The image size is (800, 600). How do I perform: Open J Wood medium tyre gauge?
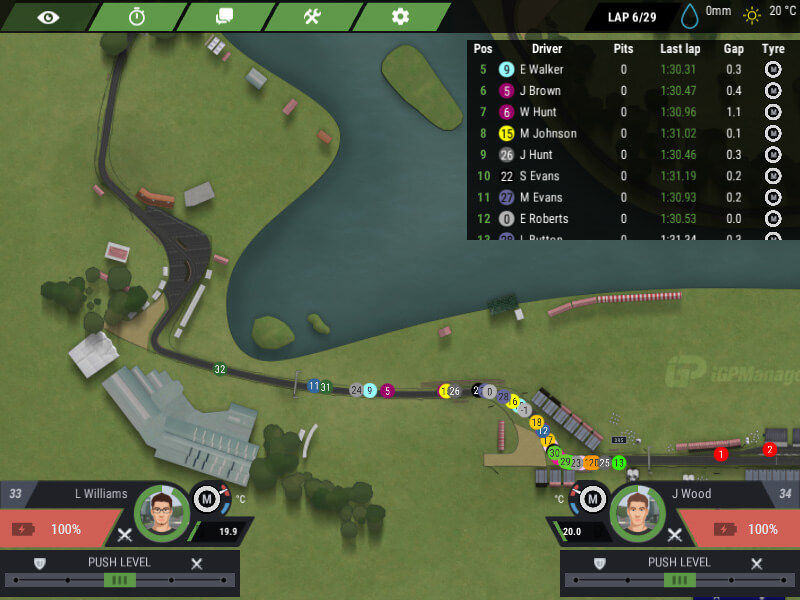coord(592,499)
